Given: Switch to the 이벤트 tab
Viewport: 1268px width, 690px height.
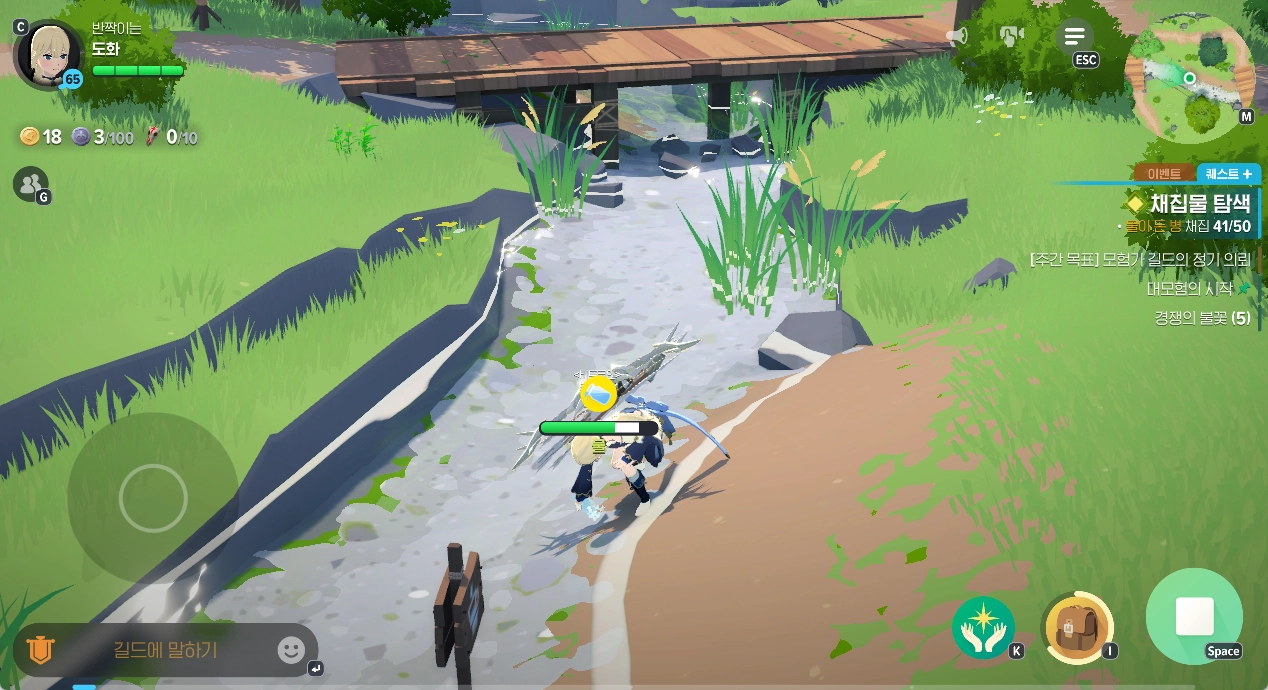Looking at the screenshot, I should pos(1163,174).
